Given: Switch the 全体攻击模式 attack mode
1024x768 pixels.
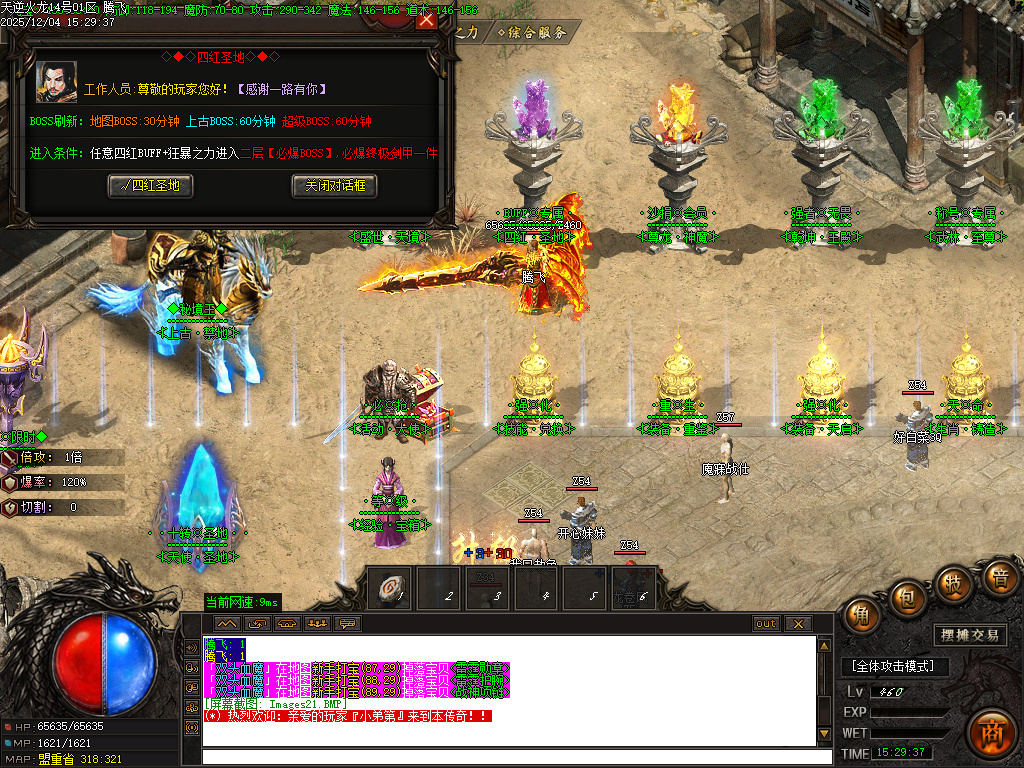Looking at the screenshot, I should (893, 666).
